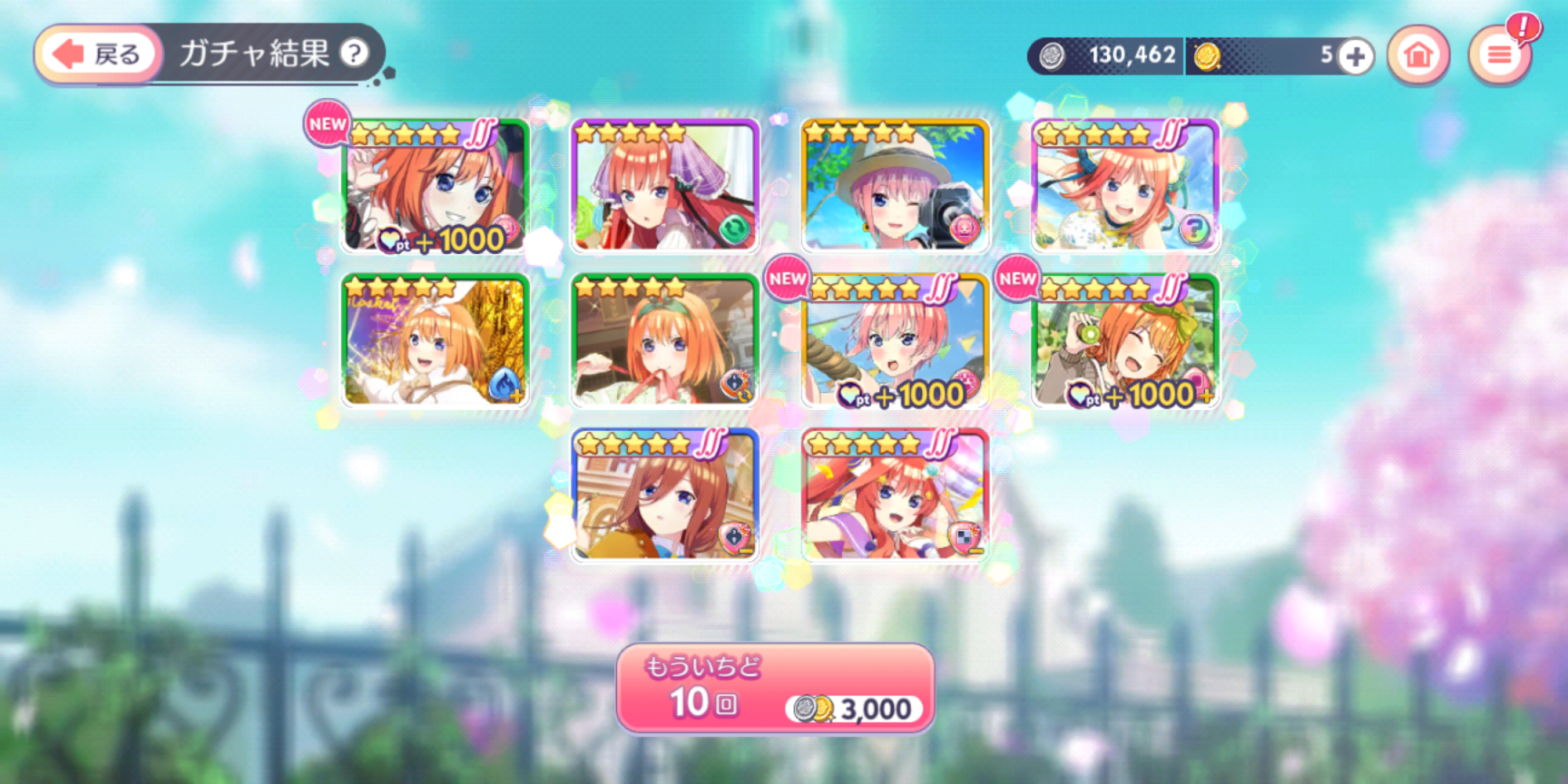The width and height of the screenshot is (1568, 784).
Task: View the NEW card of girl holding kiwi
Action: 1125,340
